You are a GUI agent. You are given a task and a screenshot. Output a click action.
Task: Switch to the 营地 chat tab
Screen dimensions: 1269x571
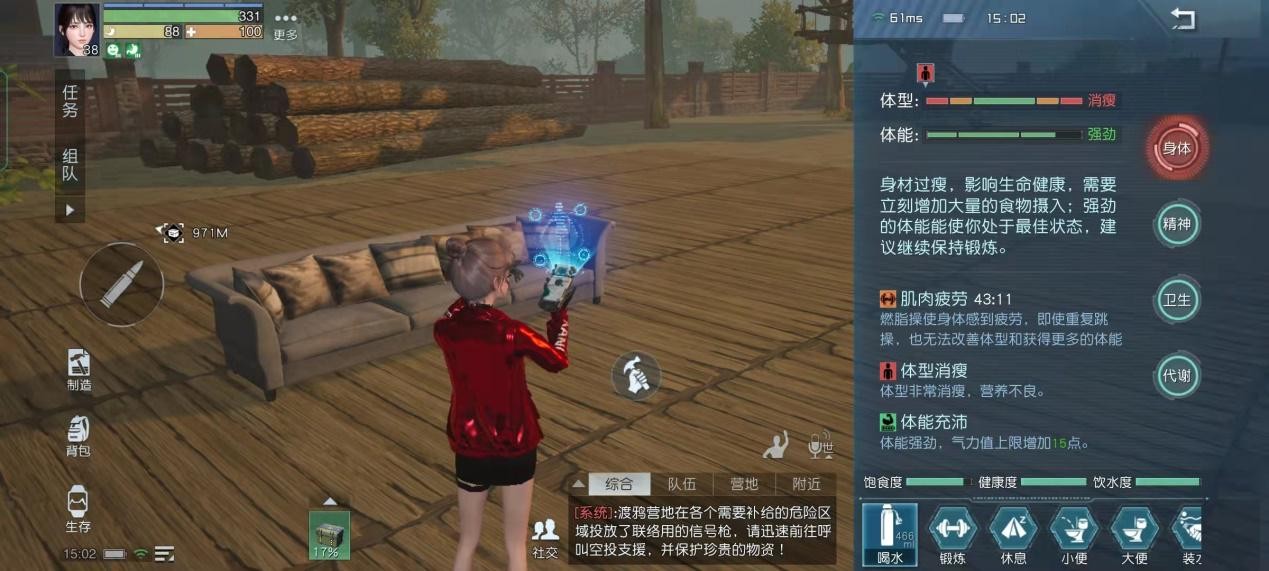[x=744, y=484]
